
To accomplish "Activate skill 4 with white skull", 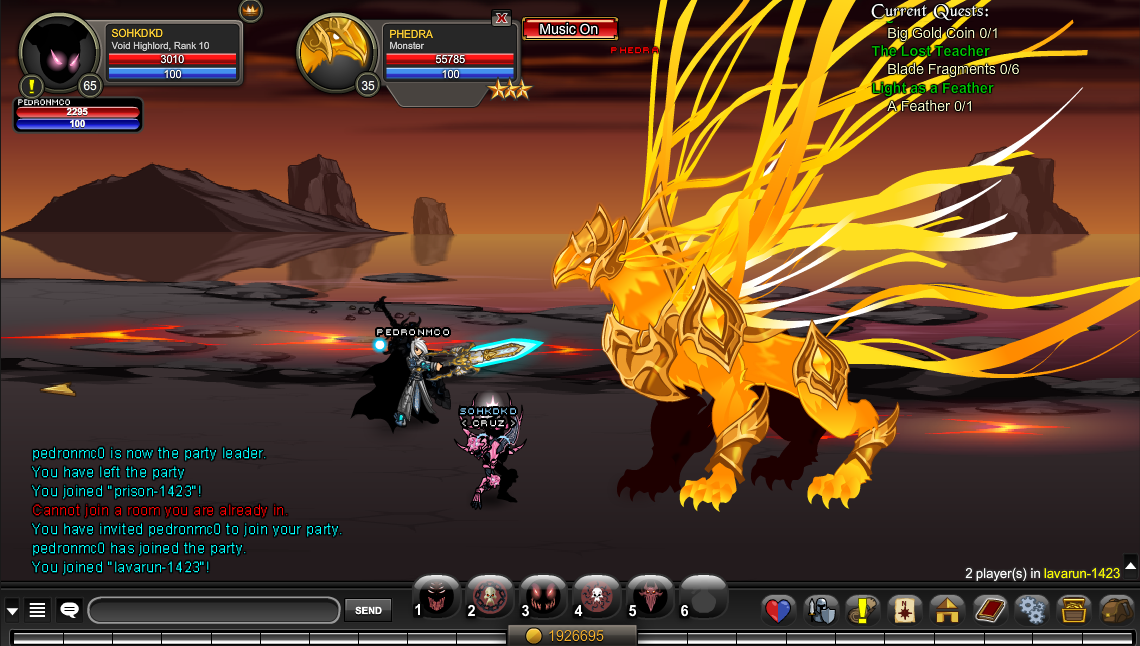I will point(598,598).
